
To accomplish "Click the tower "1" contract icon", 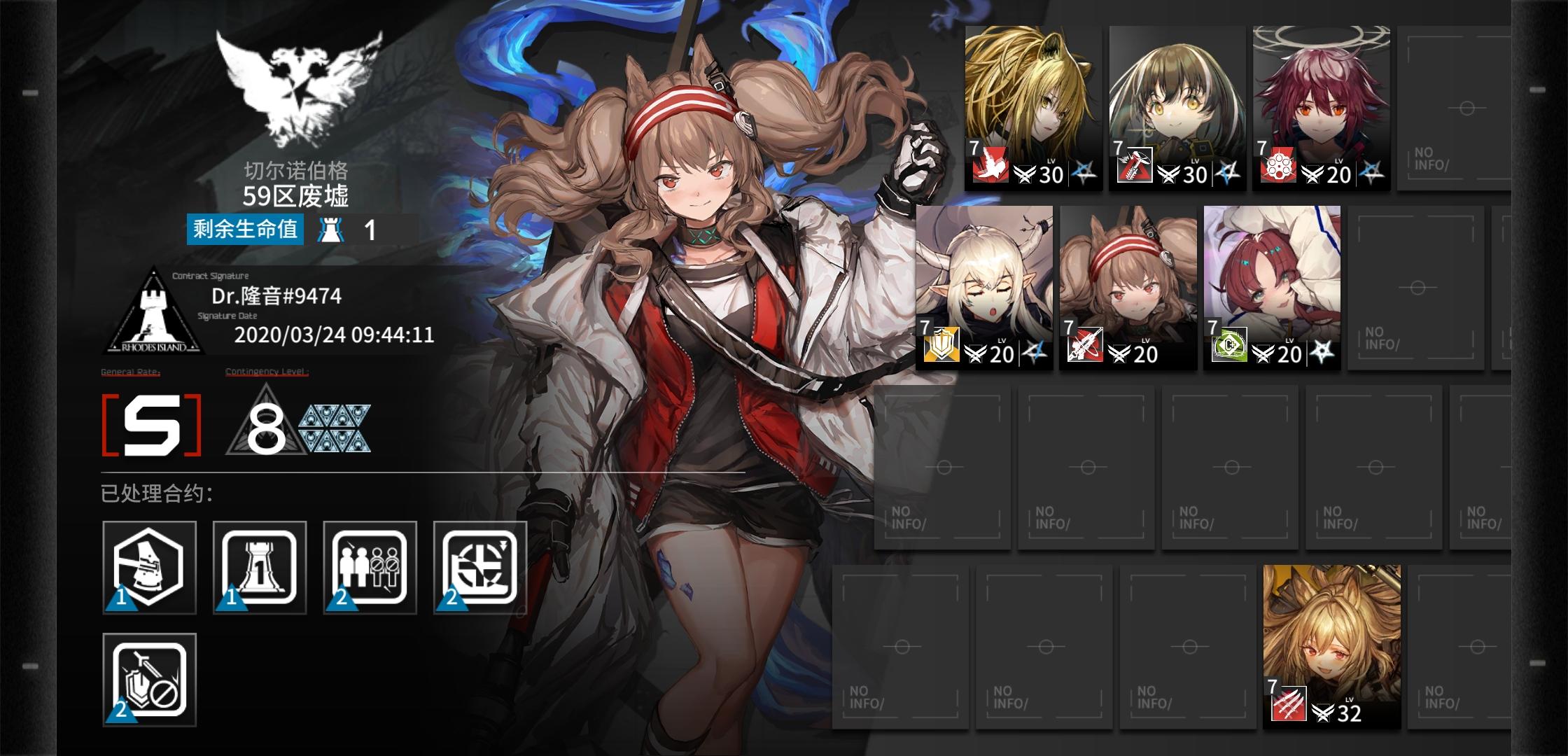I will [x=259, y=567].
